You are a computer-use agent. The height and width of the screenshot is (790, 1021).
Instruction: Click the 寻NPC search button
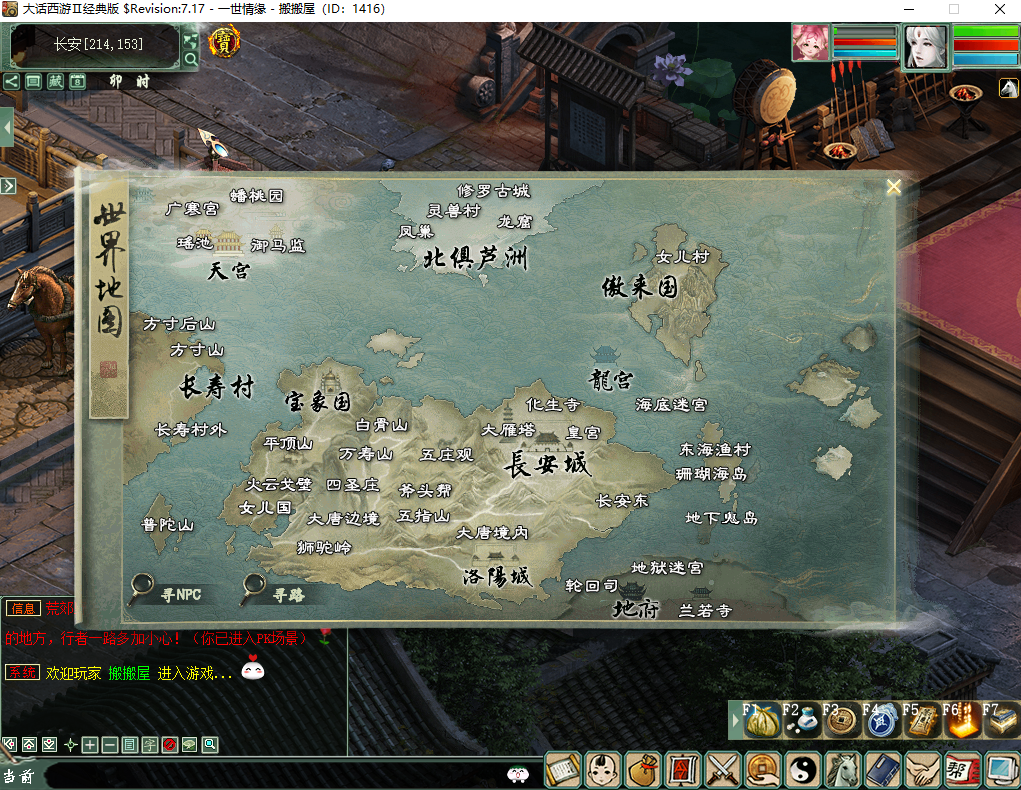tap(167, 592)
